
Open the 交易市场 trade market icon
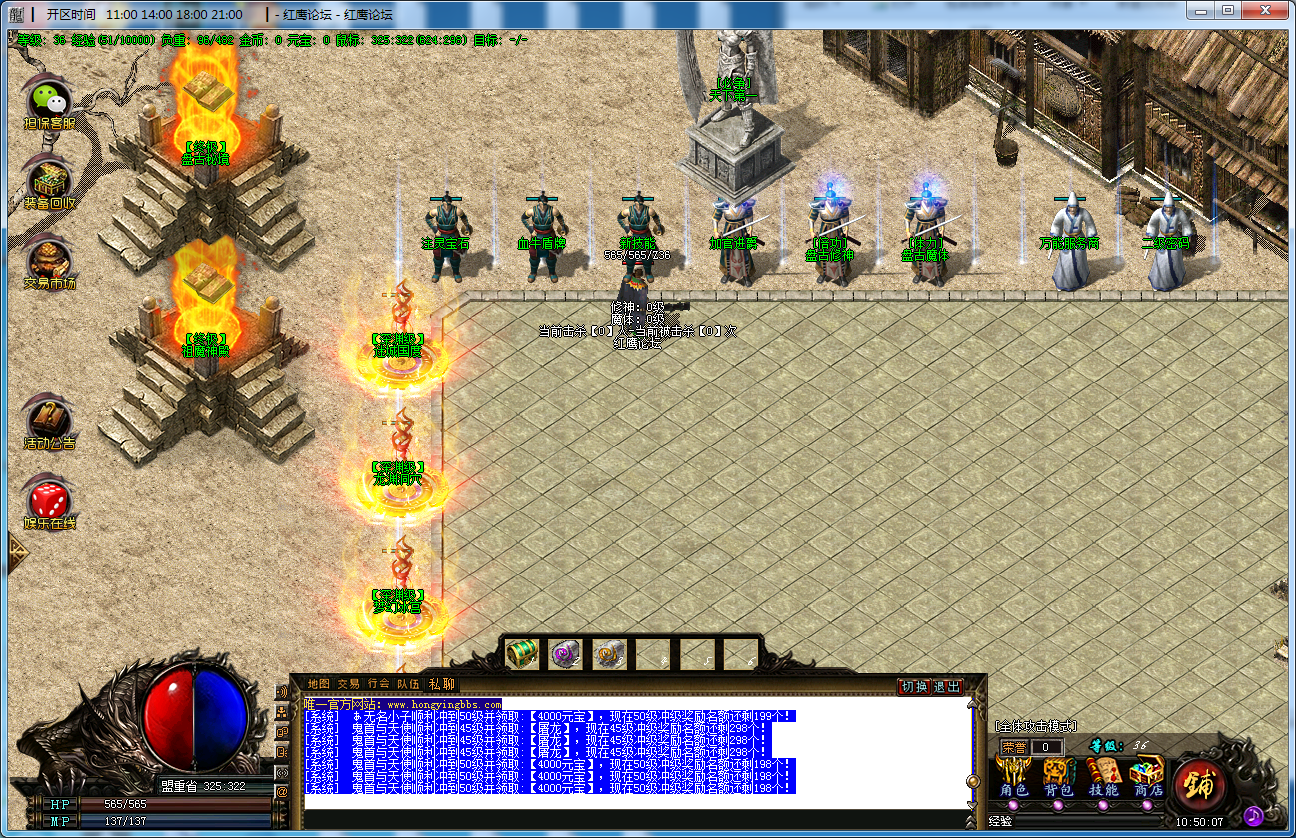[49, 260]
